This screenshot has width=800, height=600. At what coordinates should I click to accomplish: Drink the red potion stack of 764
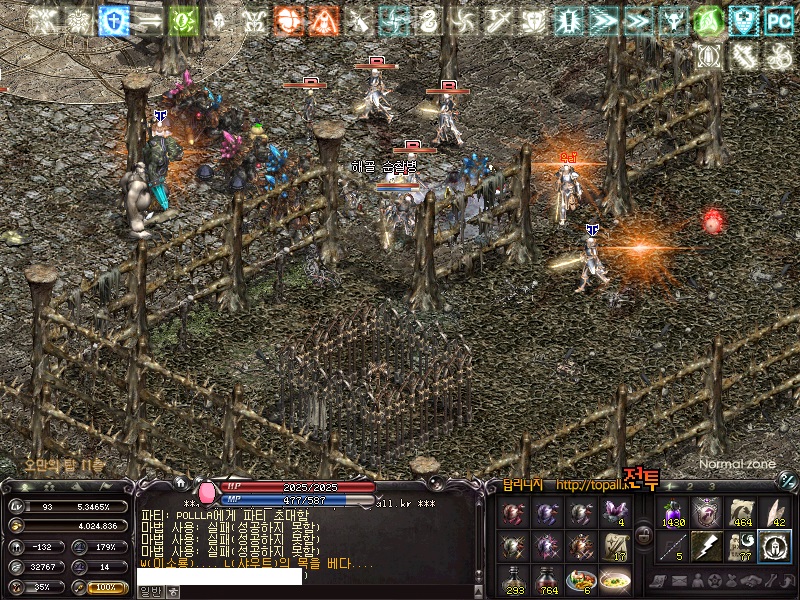click(x=548, y=580)
